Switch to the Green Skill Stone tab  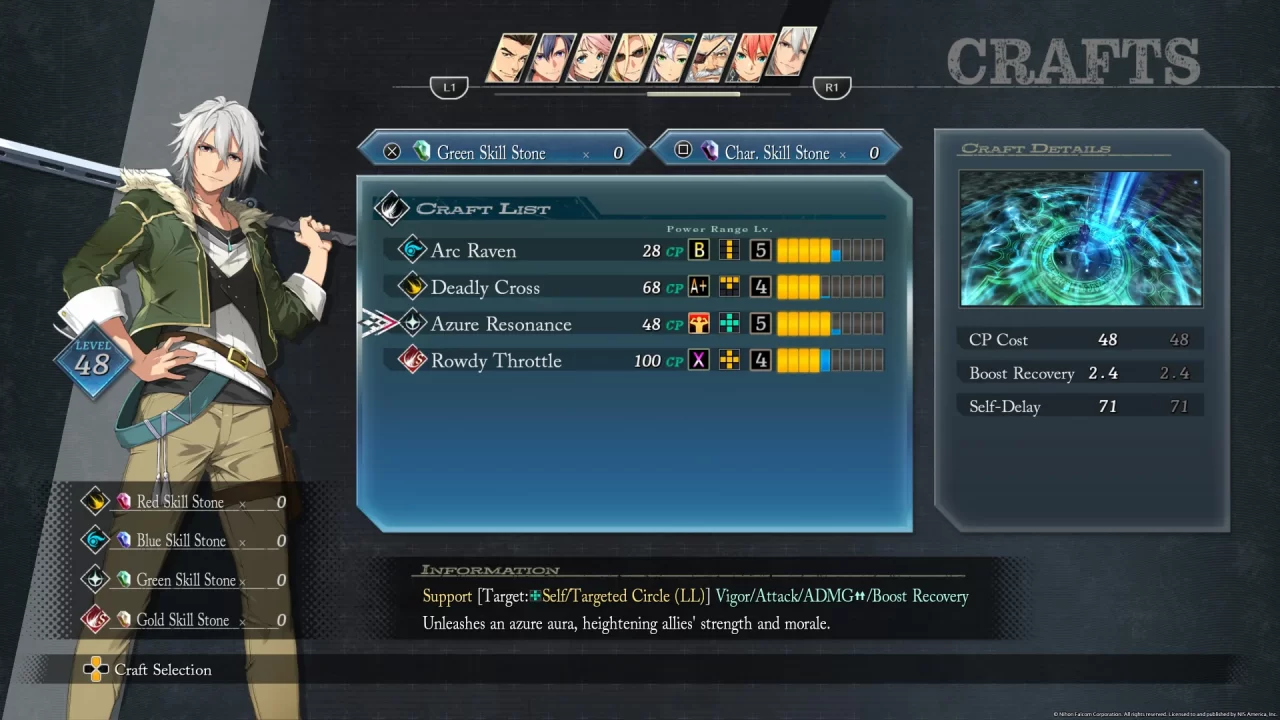500,151
